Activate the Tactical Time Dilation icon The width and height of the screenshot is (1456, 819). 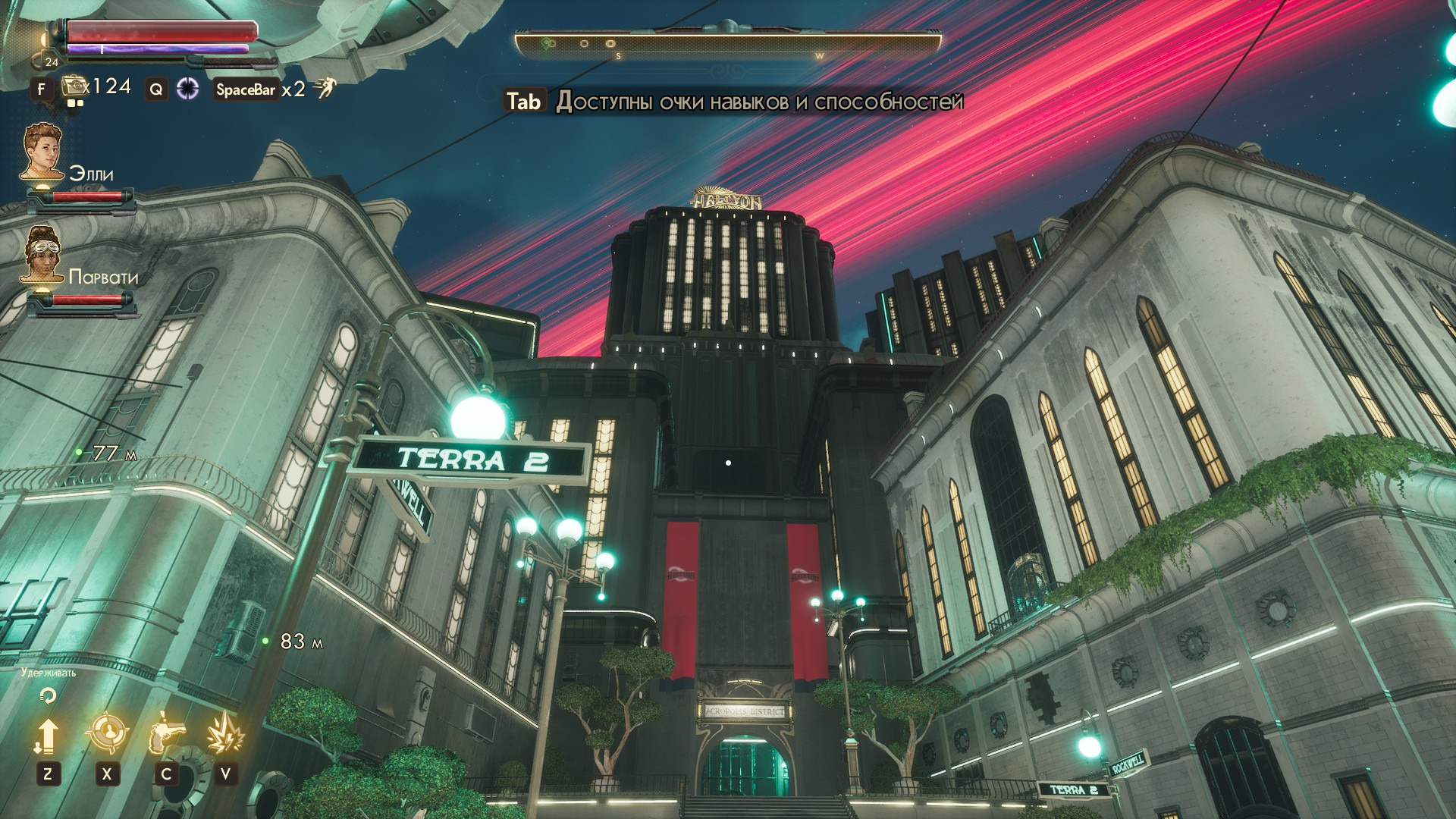click(x=187, y=89)
